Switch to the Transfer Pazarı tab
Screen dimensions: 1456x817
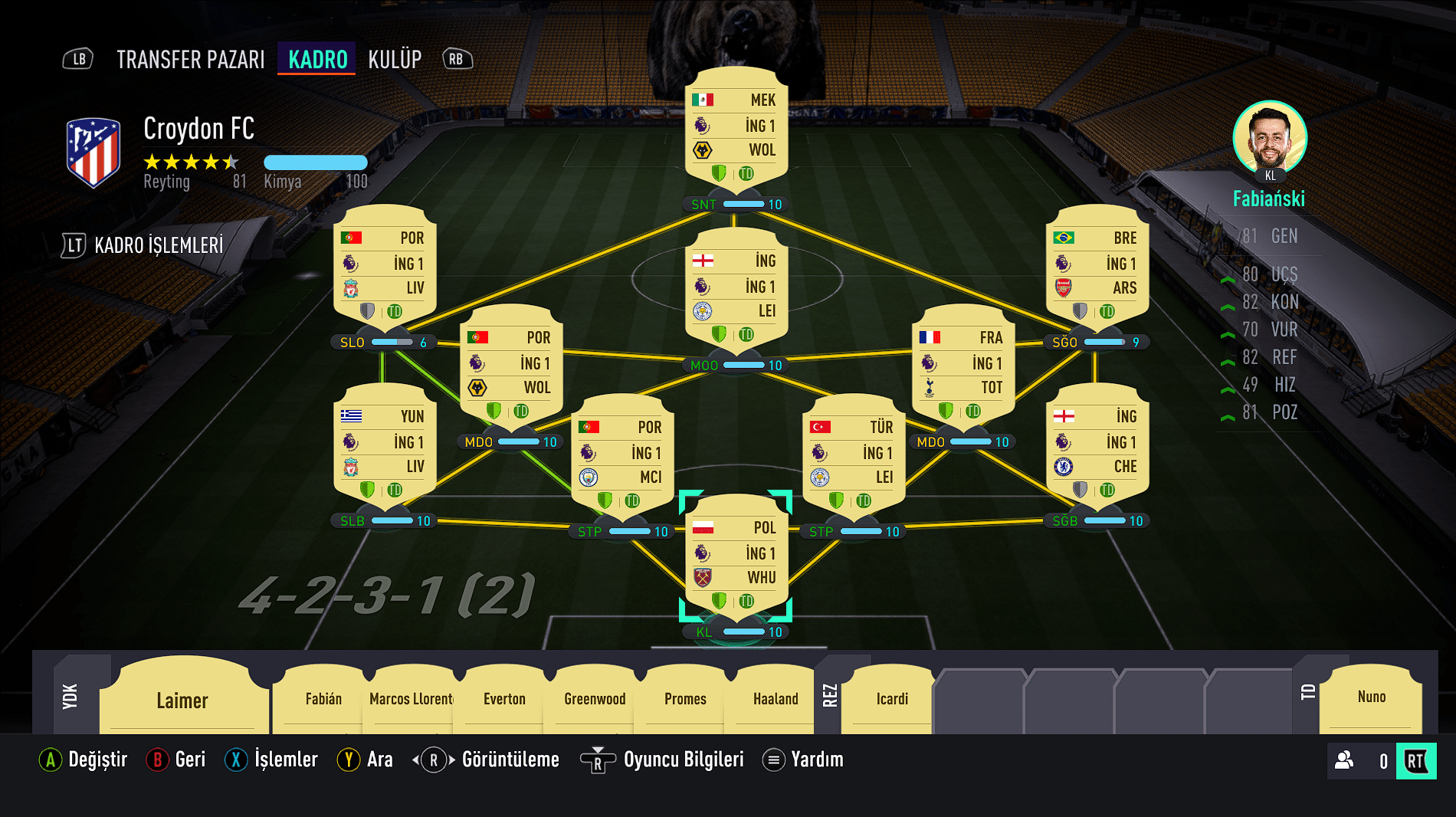190,59
